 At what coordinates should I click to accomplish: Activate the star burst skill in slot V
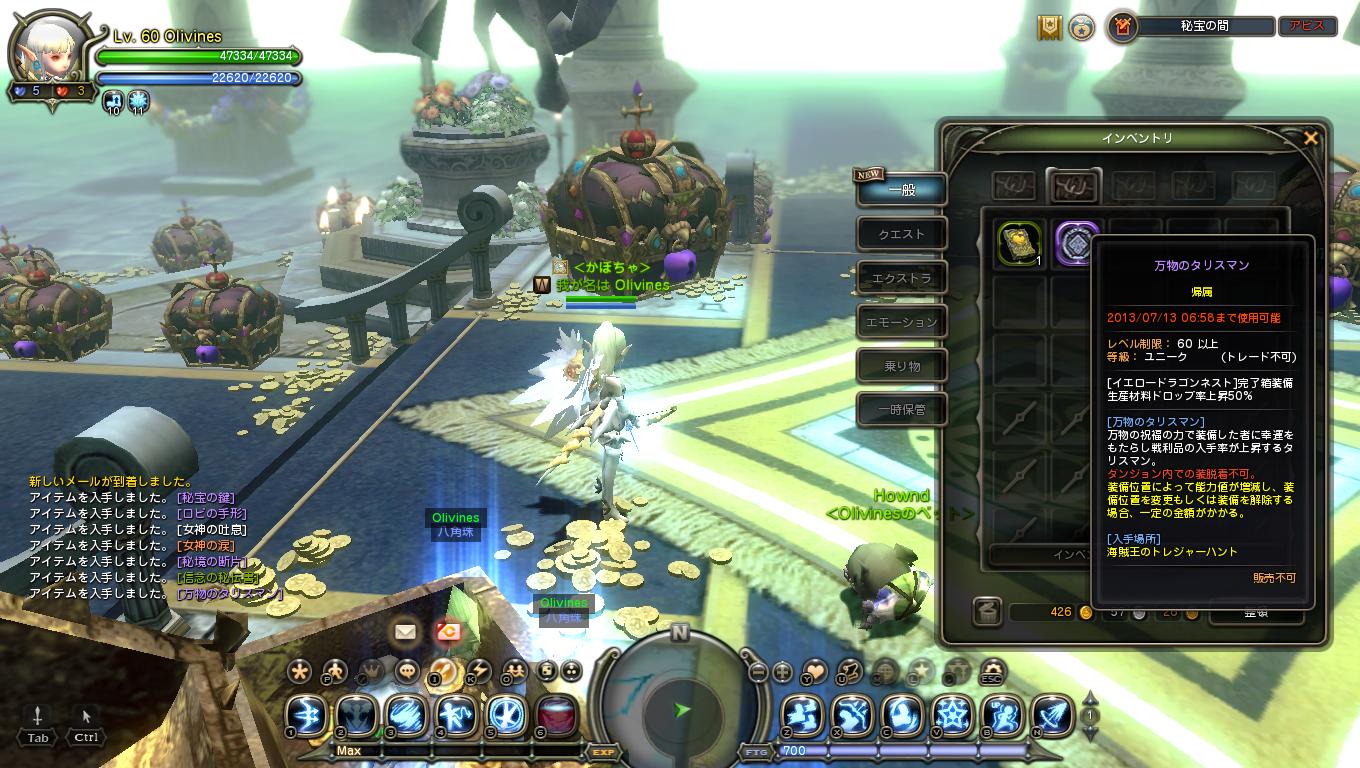[x=952, y=715]
